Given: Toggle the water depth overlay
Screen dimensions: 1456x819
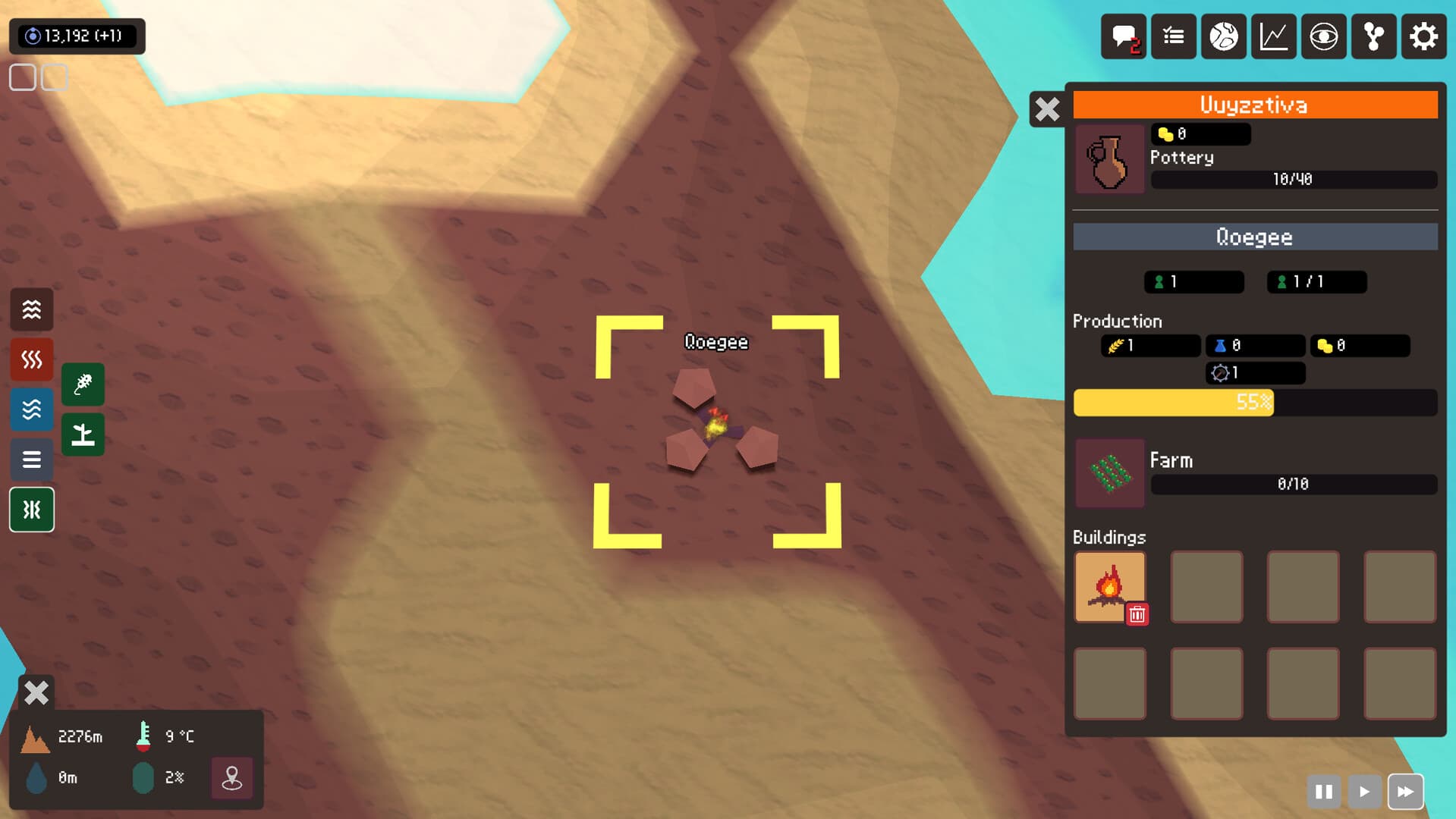Looking at the screenshot, I should [31, 409].
